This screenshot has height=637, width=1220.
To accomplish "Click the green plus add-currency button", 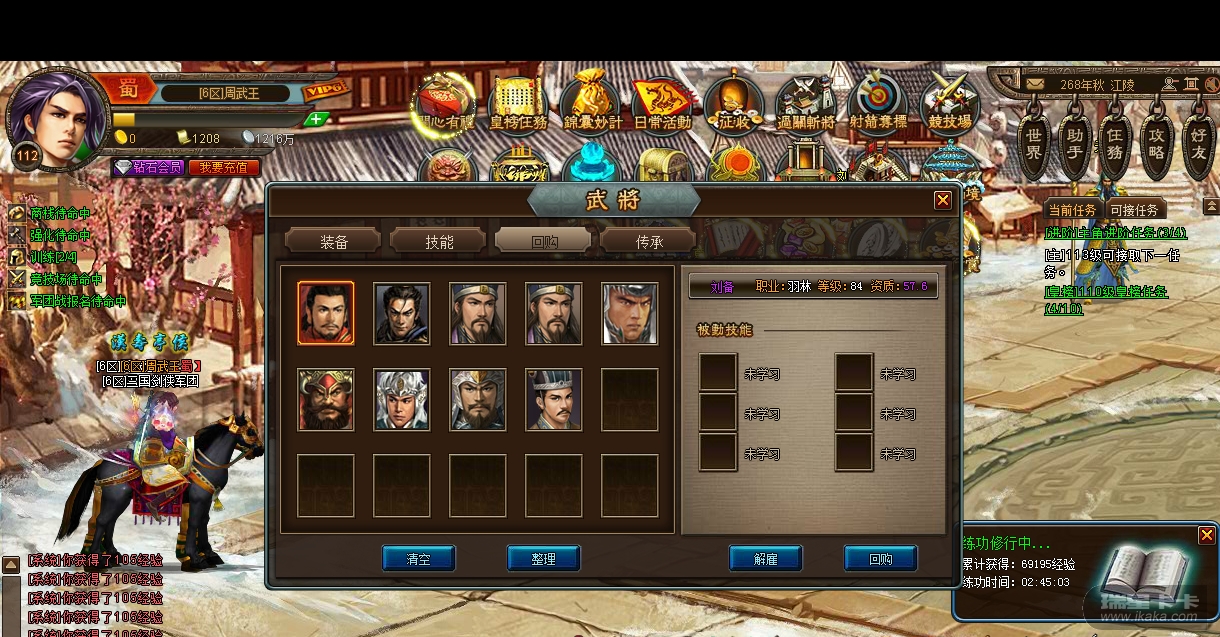I will point(316,119).
